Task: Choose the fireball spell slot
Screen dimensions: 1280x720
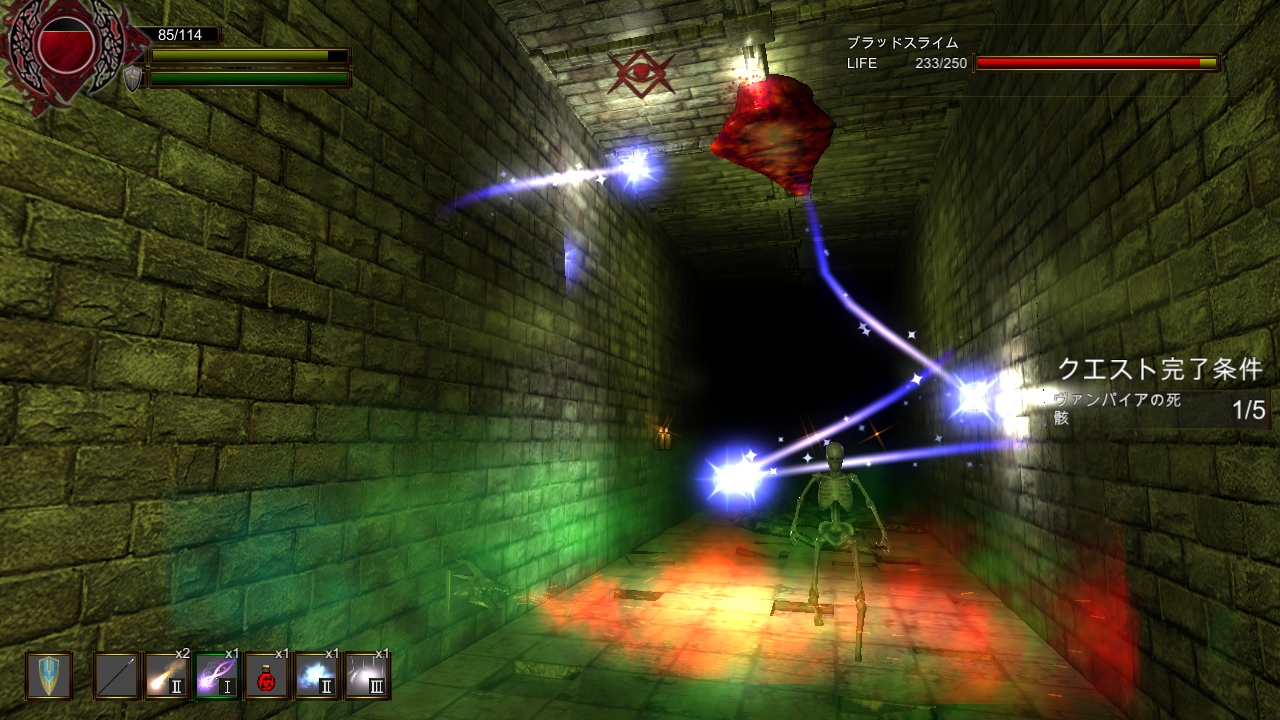Action: click(x=167, y=676)
